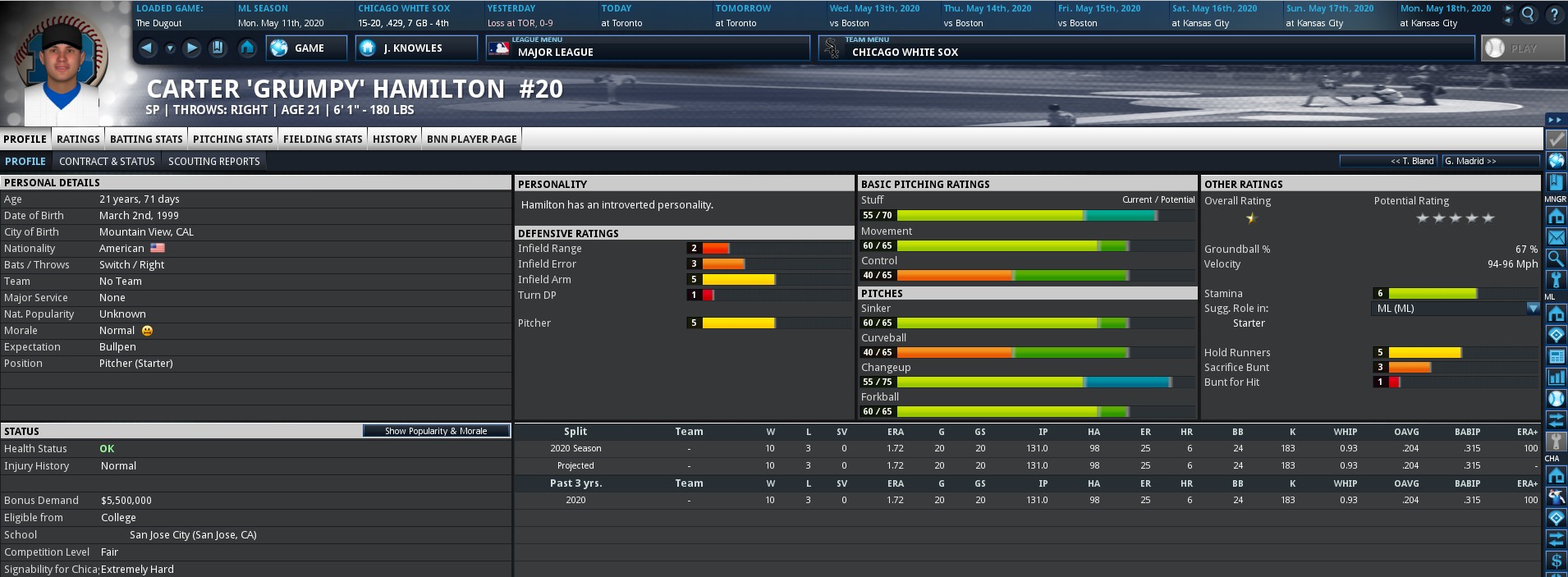Click Show Popularity & Morale button

[436, 431]
